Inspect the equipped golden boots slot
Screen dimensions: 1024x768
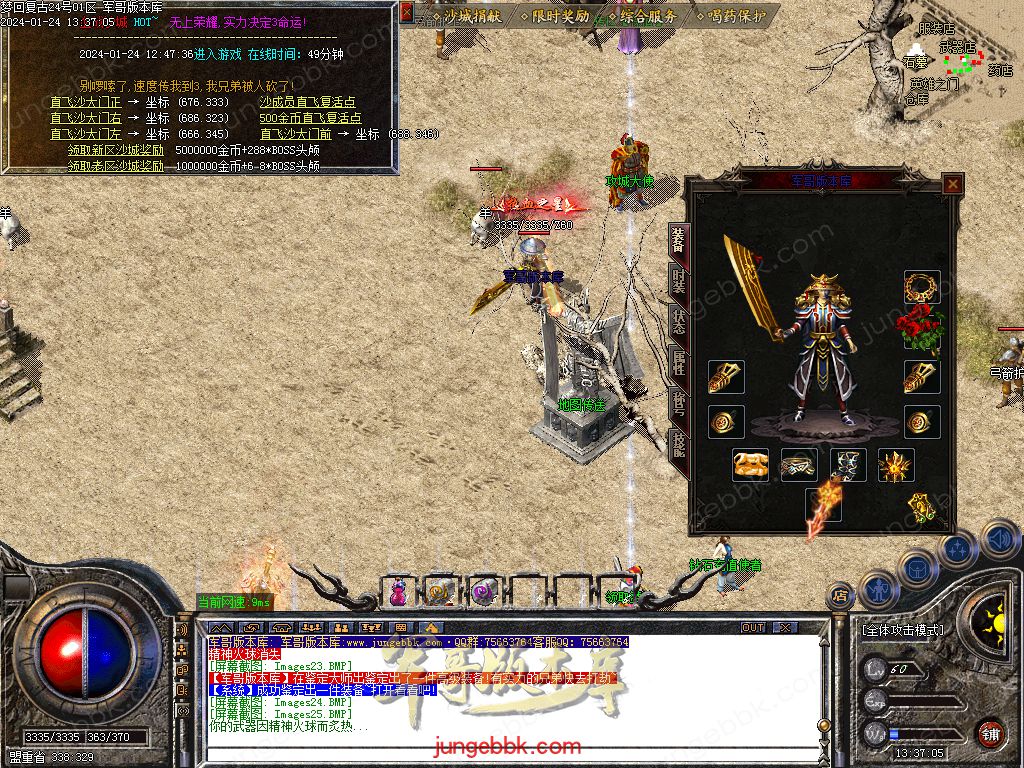tap(751, 465)
